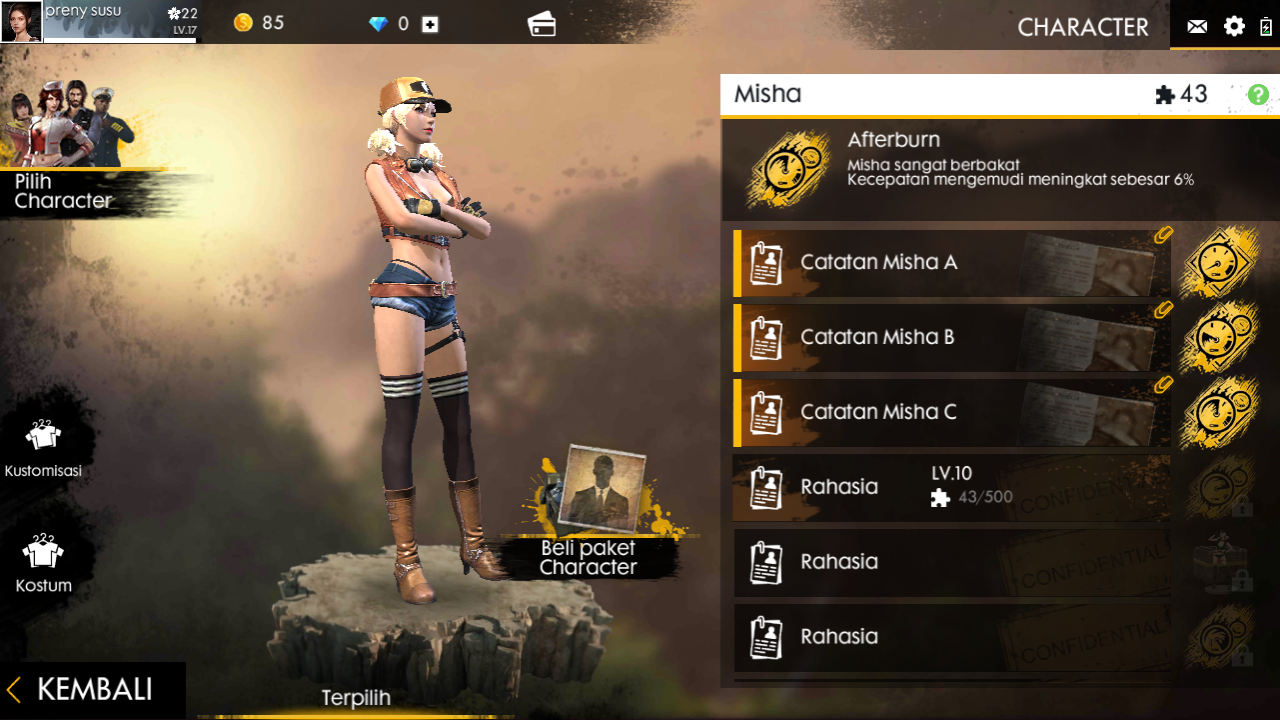This screenshot has height=720, width=1280.
Task: Open the Kostum menu
Action: [x=43, y=561]
